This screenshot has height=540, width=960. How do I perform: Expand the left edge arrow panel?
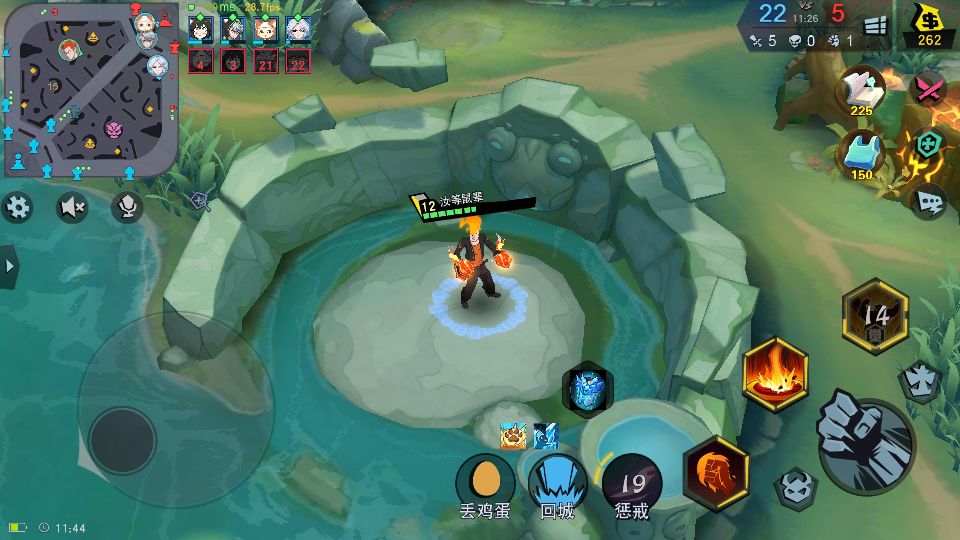pos(9,266)
